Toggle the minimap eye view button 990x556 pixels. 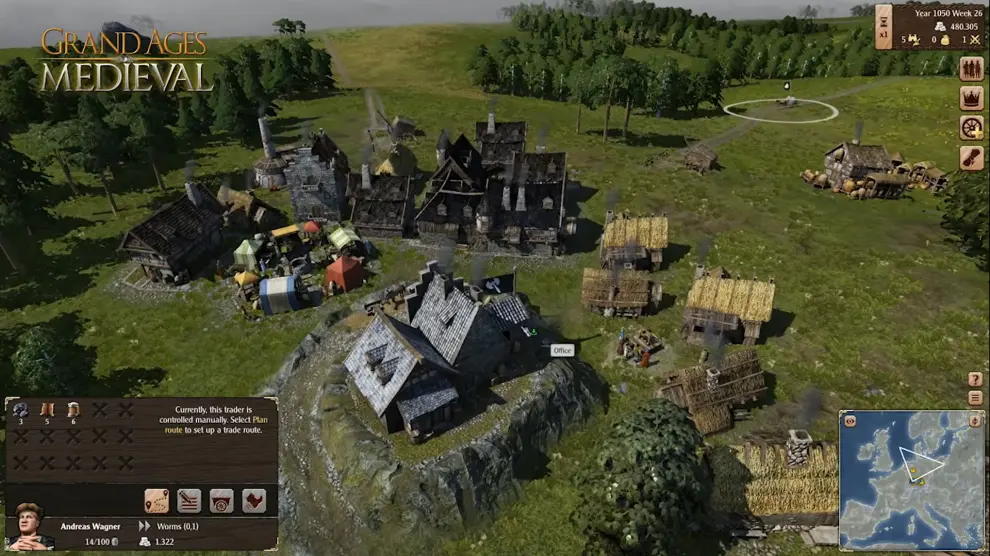coord(850,421)
